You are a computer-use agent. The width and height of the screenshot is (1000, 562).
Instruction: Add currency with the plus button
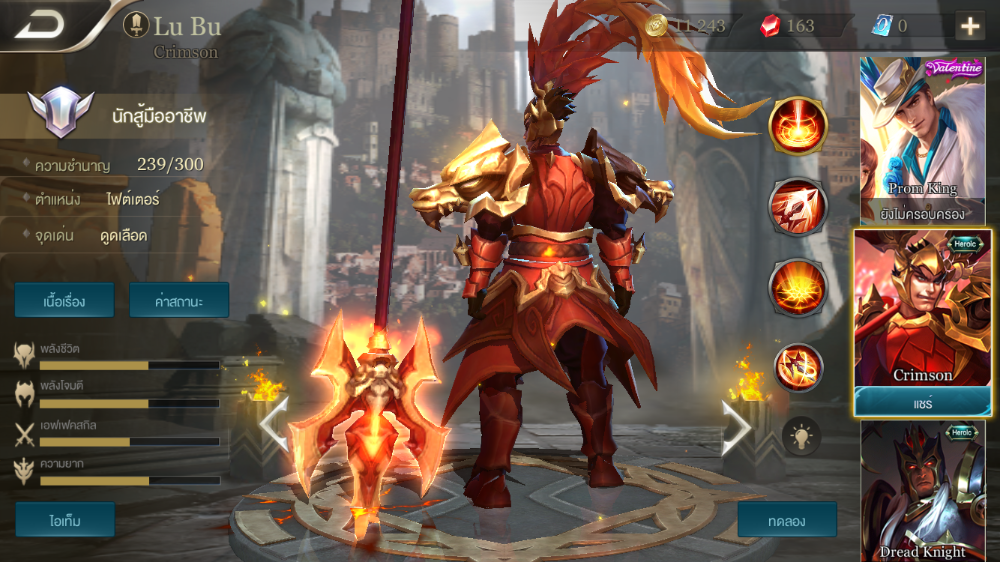coord(969,26)
